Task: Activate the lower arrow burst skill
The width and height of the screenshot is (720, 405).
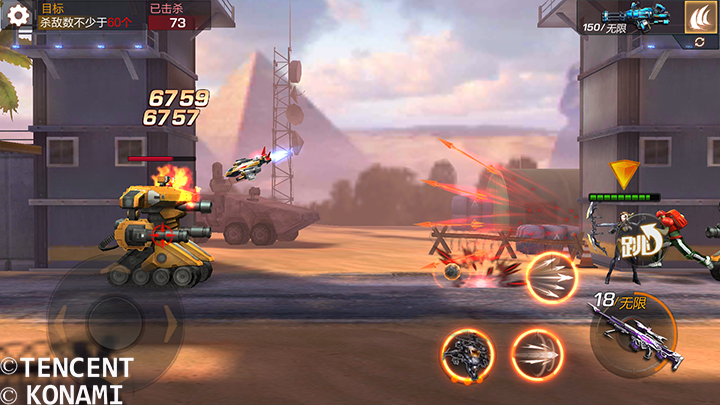Action: [537, 355]
